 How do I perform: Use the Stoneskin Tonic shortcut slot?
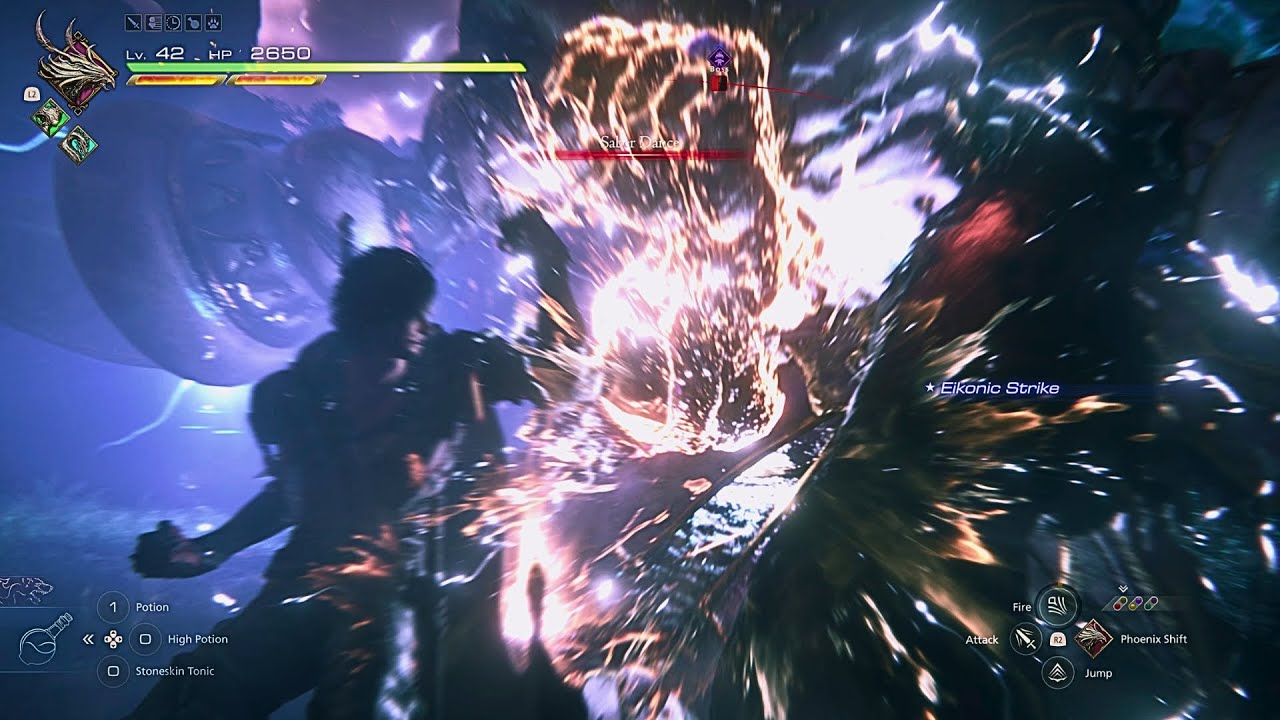(x=114, y=671)
